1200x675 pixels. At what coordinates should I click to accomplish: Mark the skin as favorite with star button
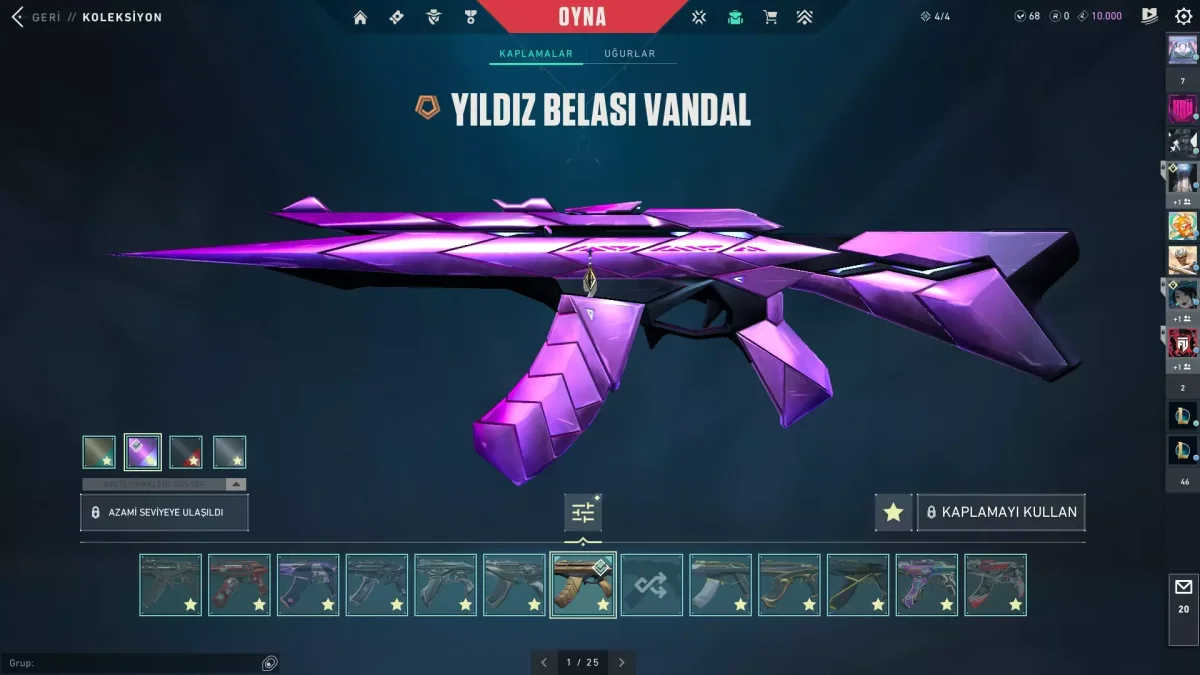tap(893, 512)
